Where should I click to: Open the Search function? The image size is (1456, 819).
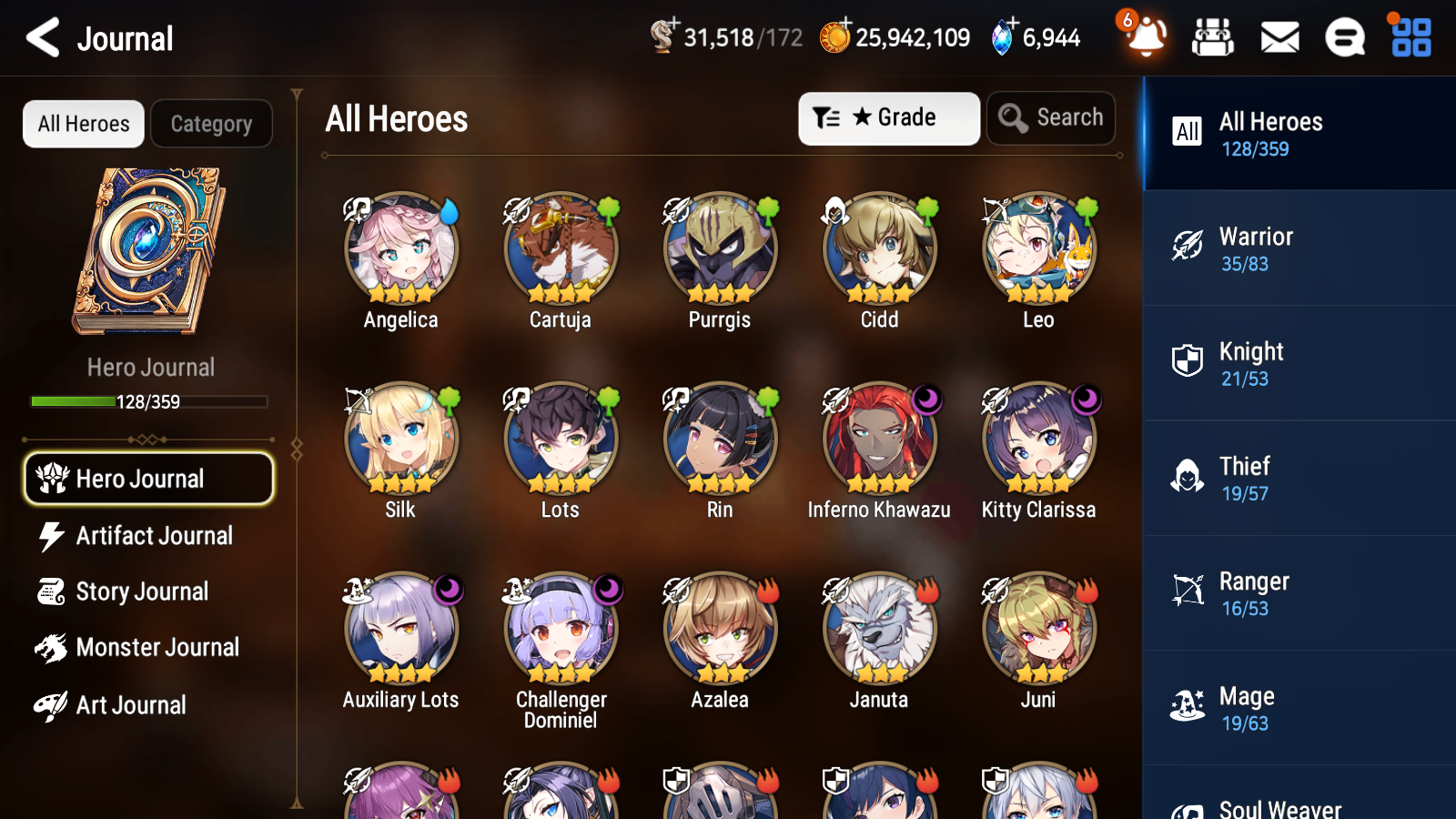tap(1051, 118)
